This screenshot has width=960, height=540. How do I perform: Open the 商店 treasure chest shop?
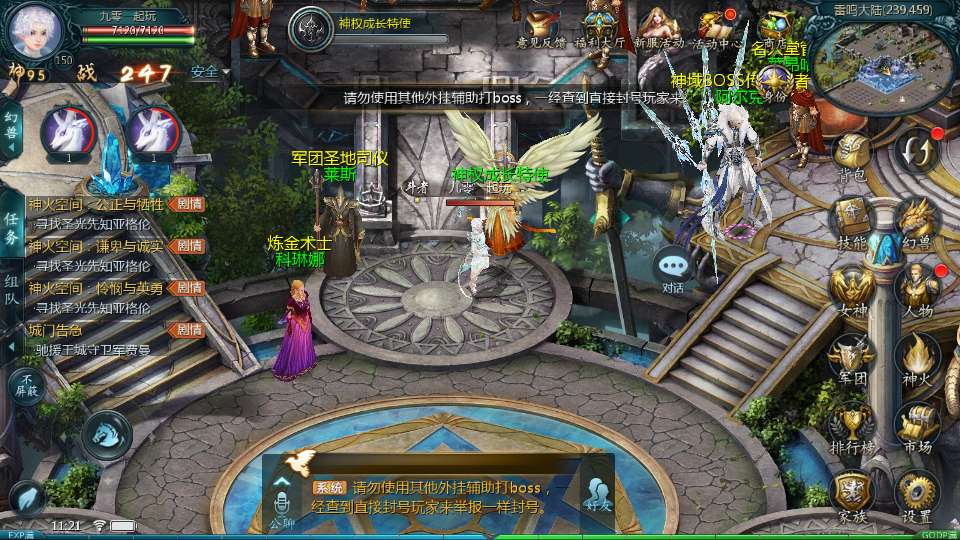[x=775, y=26]
